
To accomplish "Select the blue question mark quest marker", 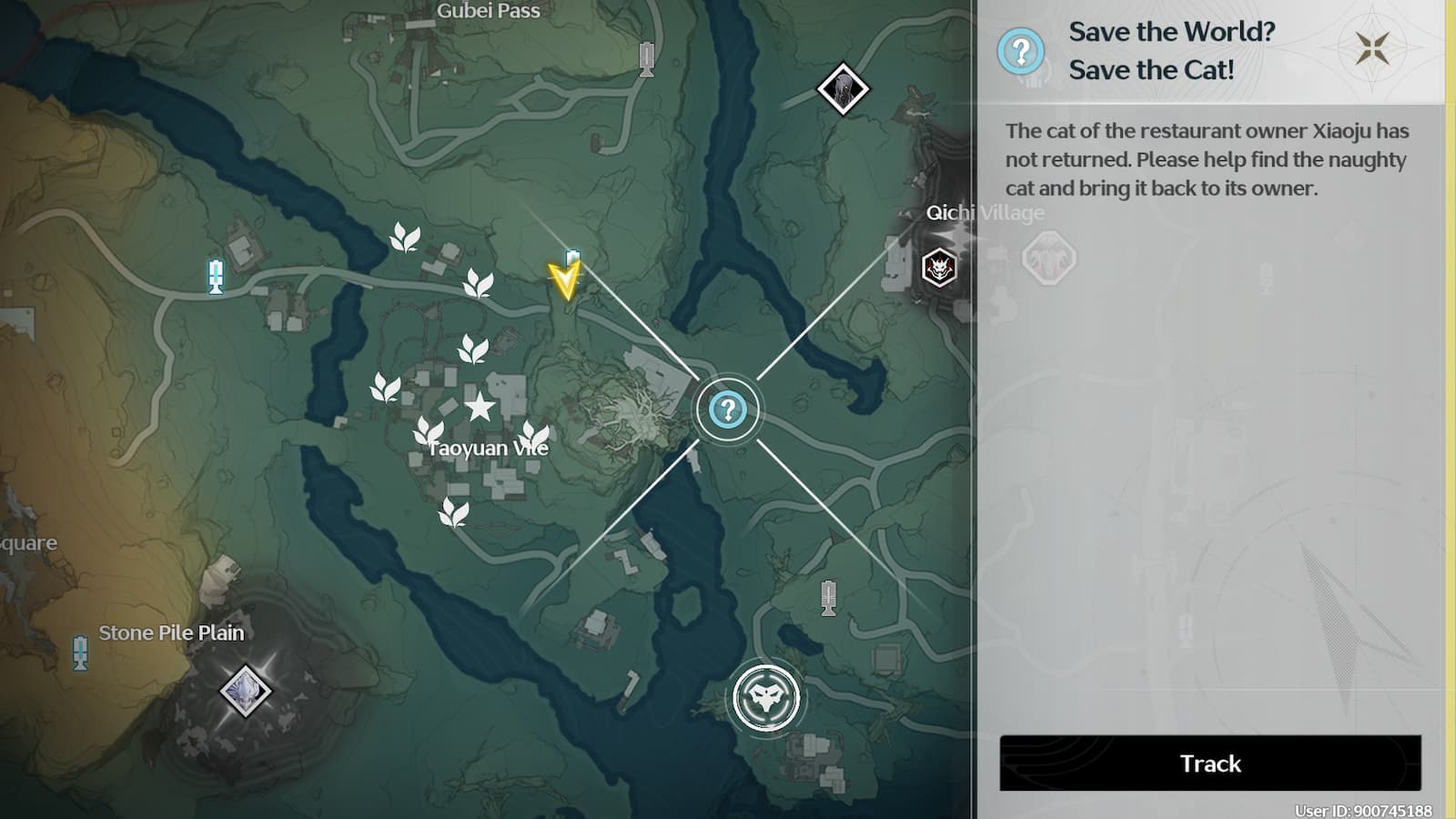I will (x=727, y=410).
